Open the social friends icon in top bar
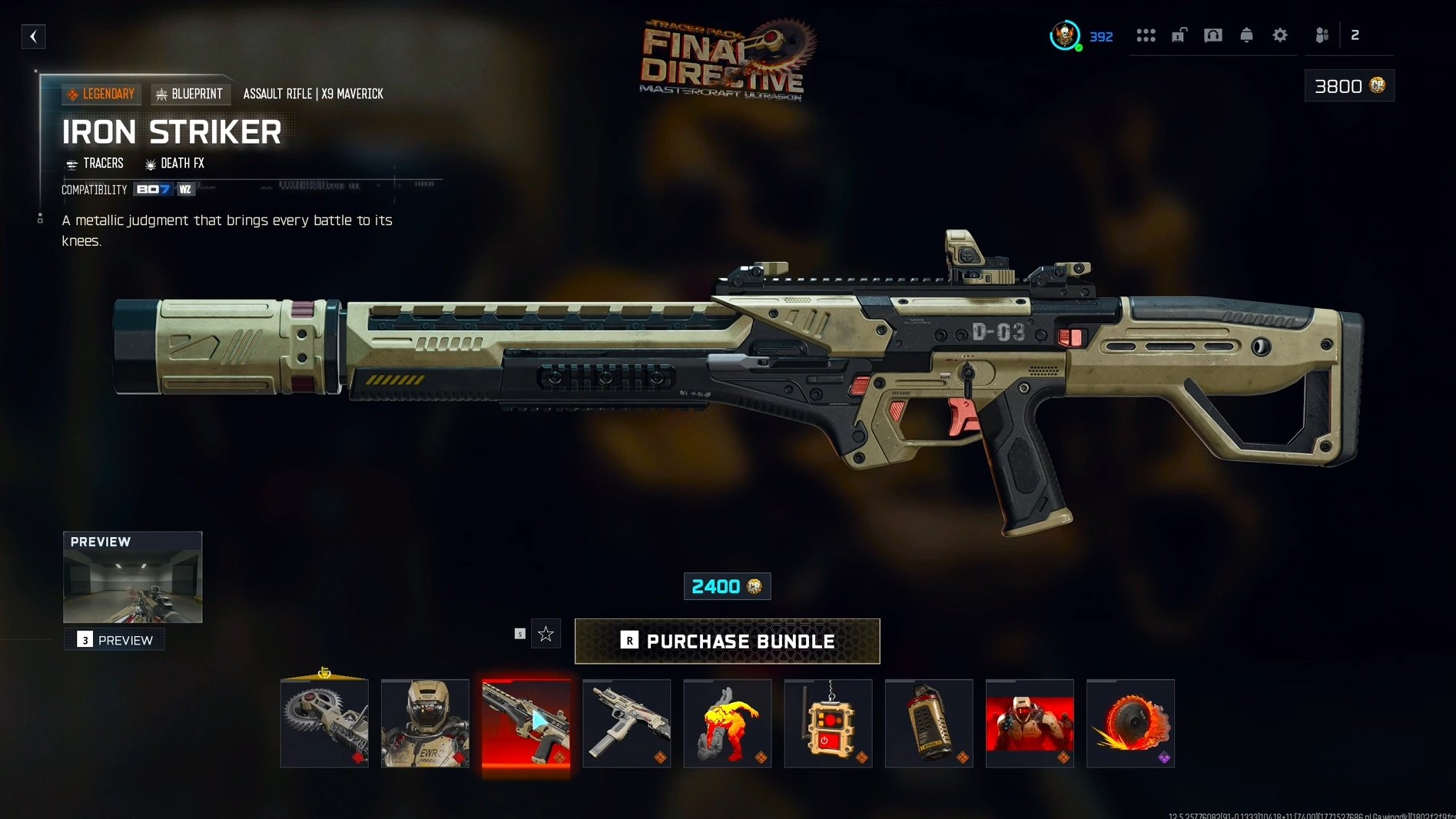The image size is (1456, 819). 1322,35
